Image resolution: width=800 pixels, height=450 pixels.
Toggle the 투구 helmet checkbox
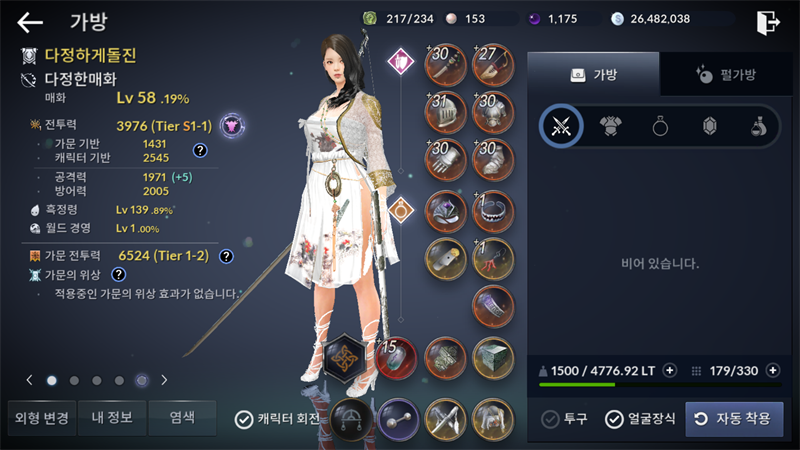(x=550, y=419)
